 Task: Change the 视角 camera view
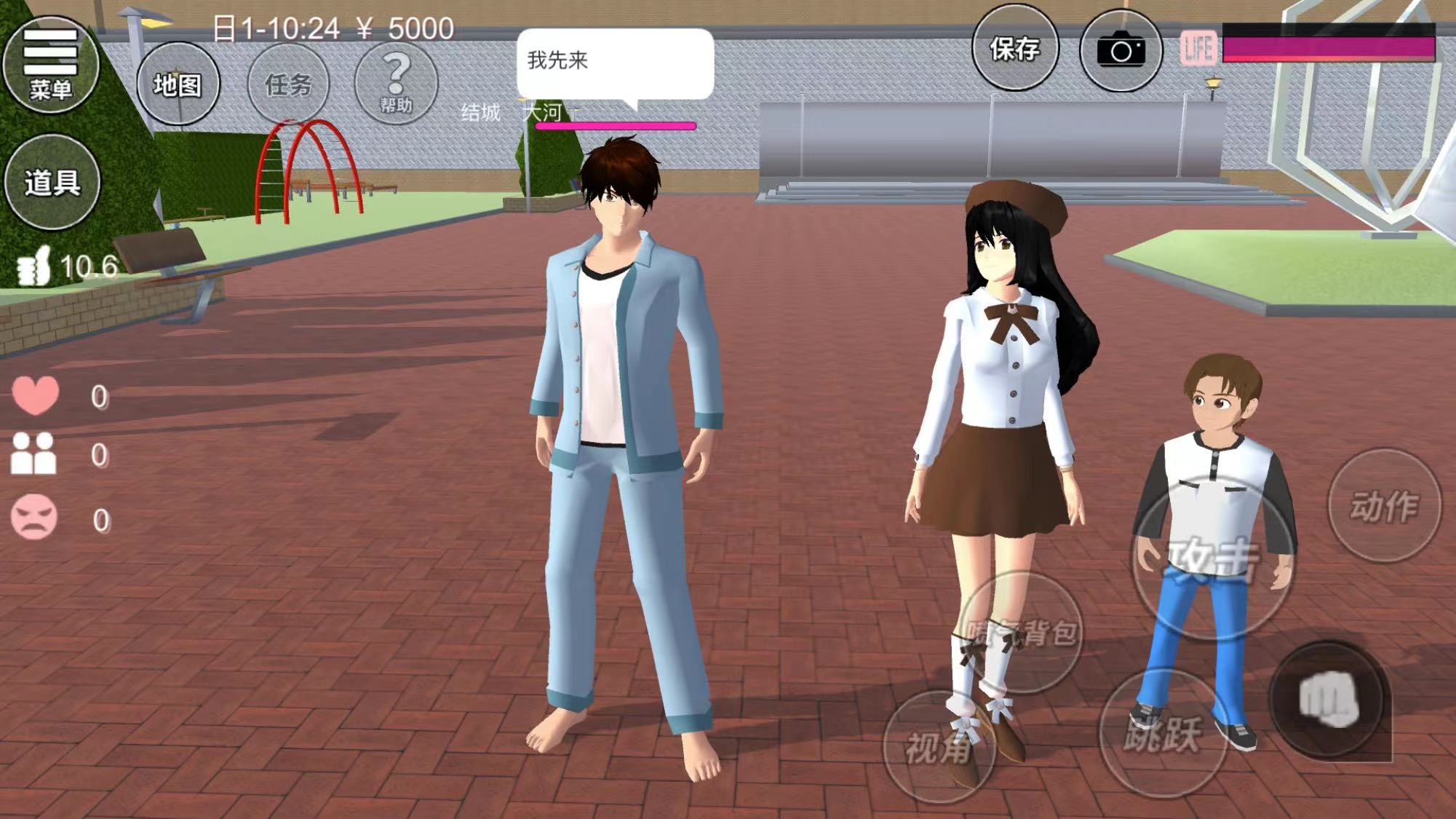point(939,747)
